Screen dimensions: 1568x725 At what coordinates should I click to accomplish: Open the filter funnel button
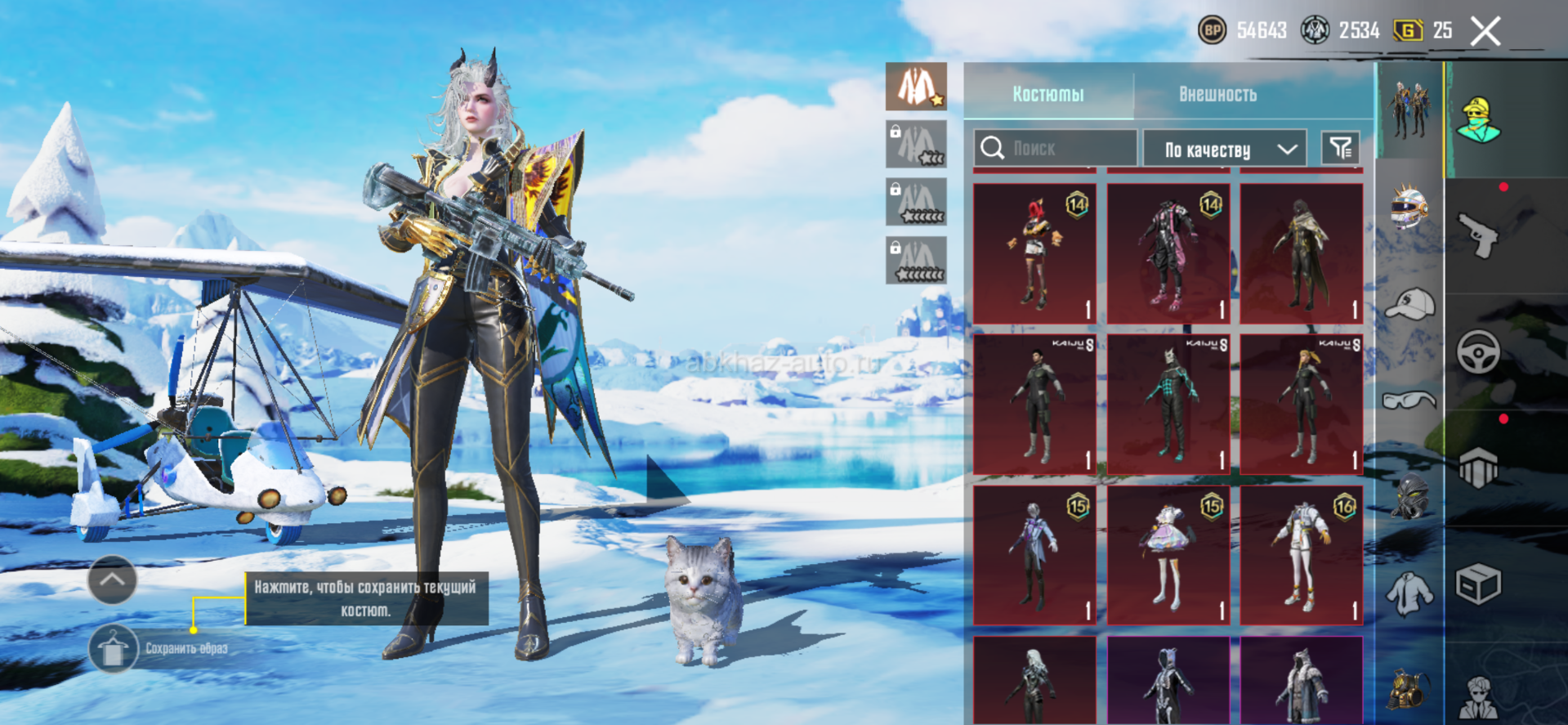click(1340, 148)
